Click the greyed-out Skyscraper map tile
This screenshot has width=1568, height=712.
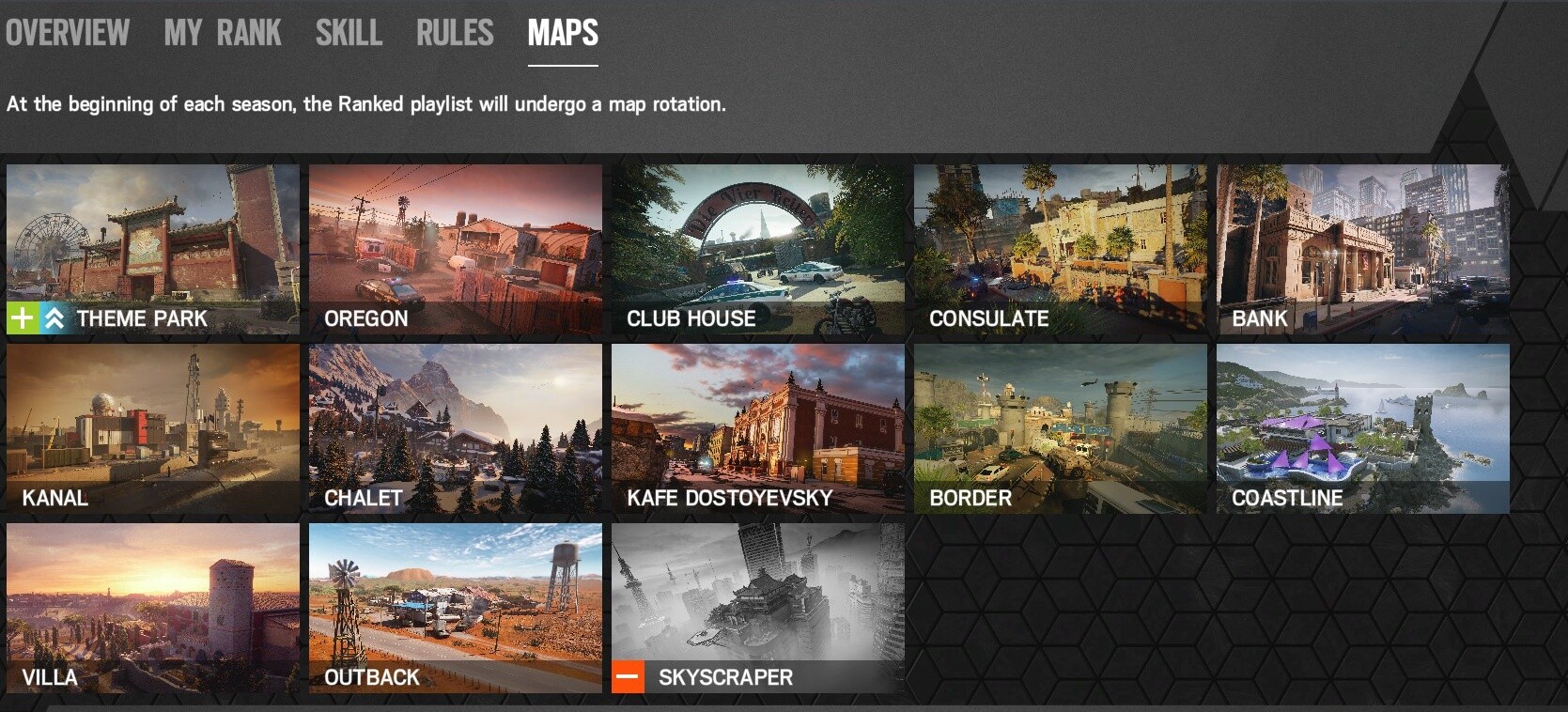pyautogui.click(x=758, y=608)
